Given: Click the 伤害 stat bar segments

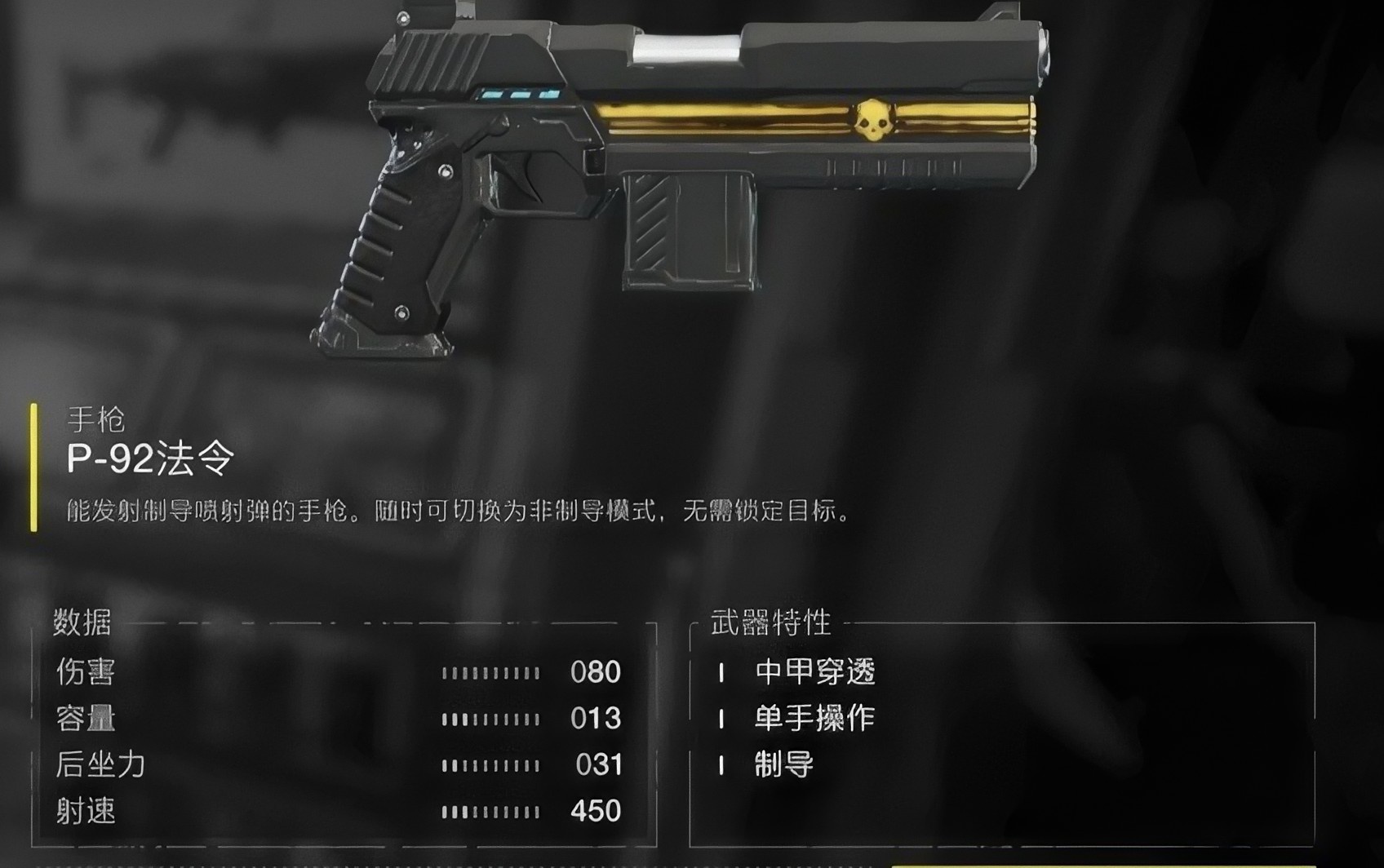Looking at the screenshot, I should (x=490, y=673).
